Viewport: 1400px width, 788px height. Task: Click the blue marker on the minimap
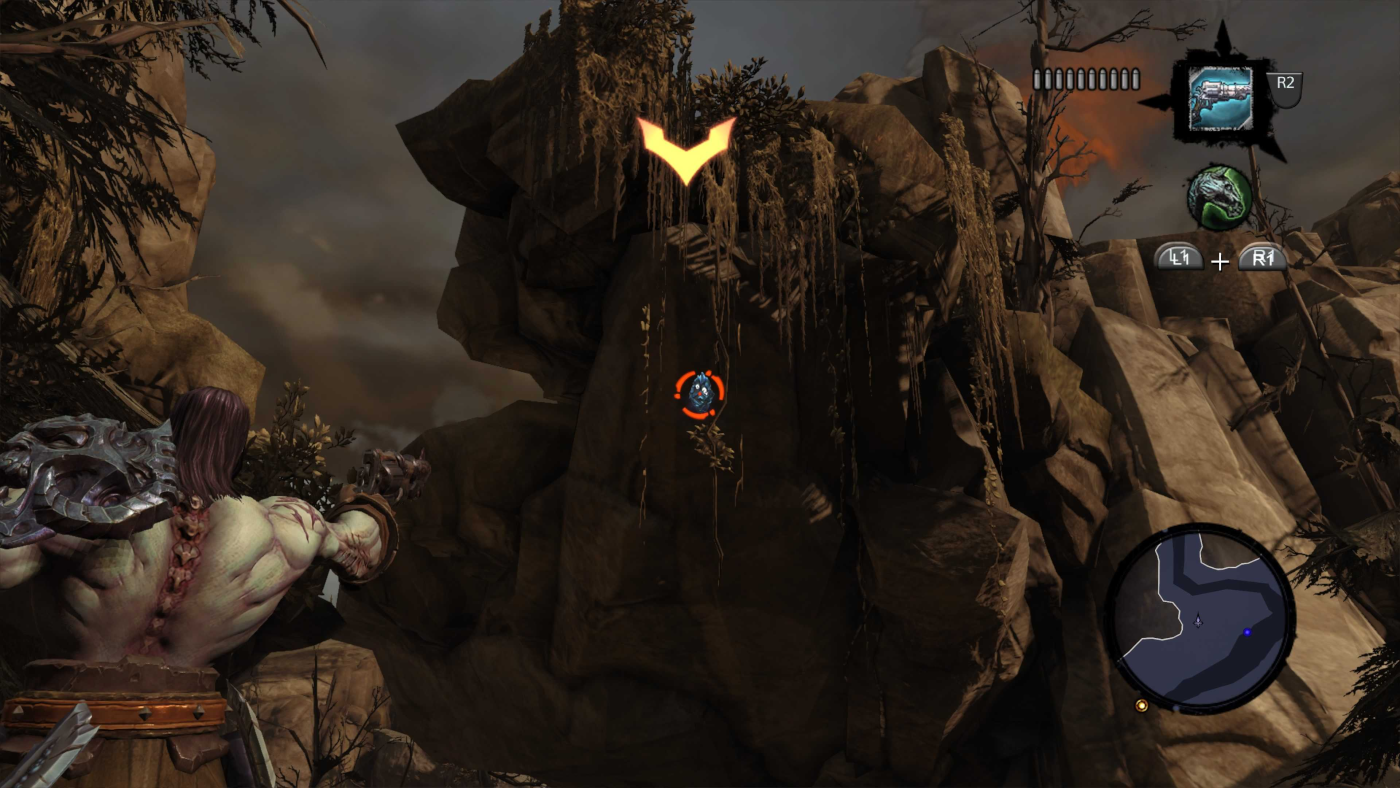1247,632
